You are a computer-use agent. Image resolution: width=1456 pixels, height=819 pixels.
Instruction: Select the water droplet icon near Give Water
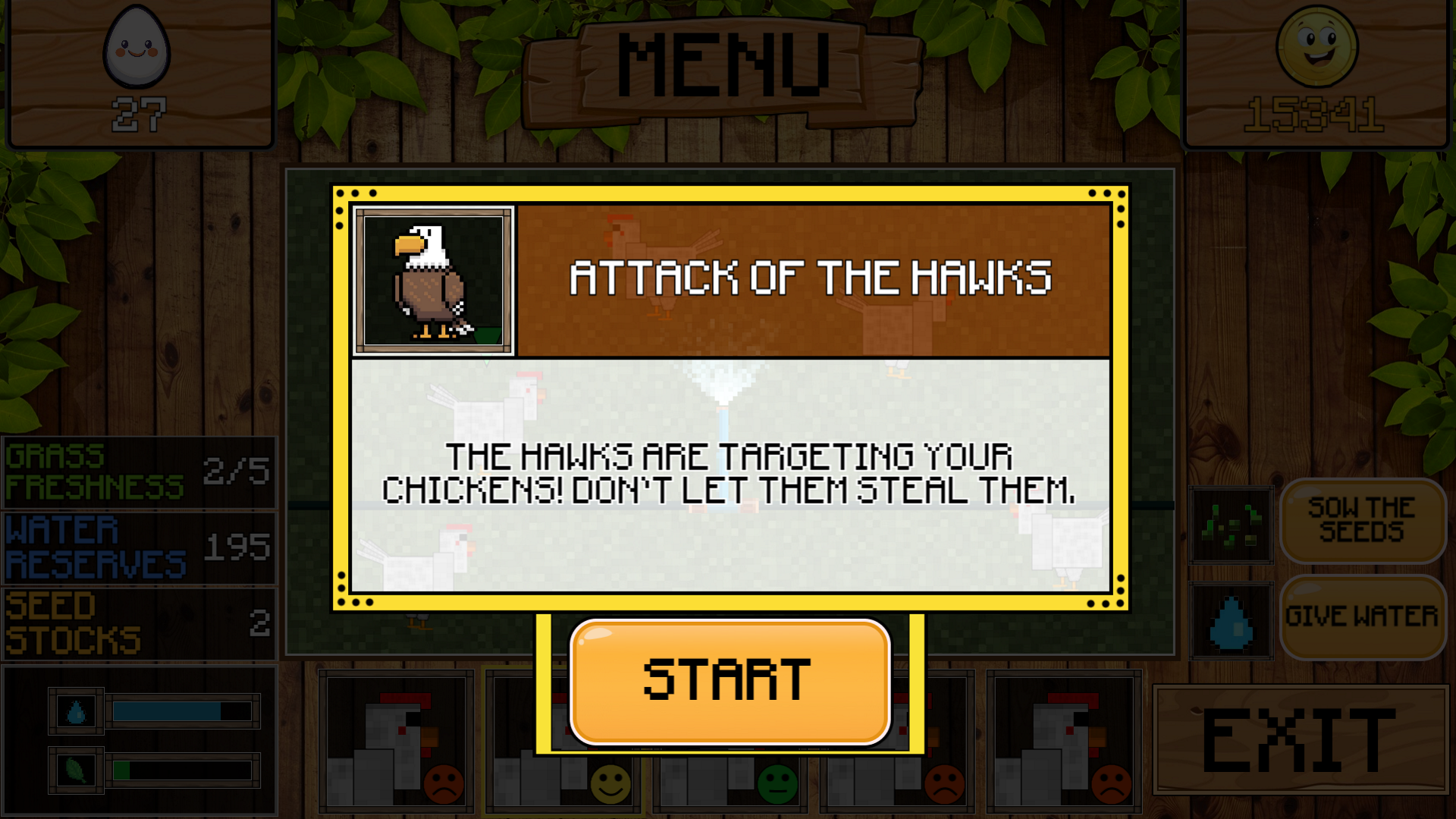click(x=1230, y=623)
